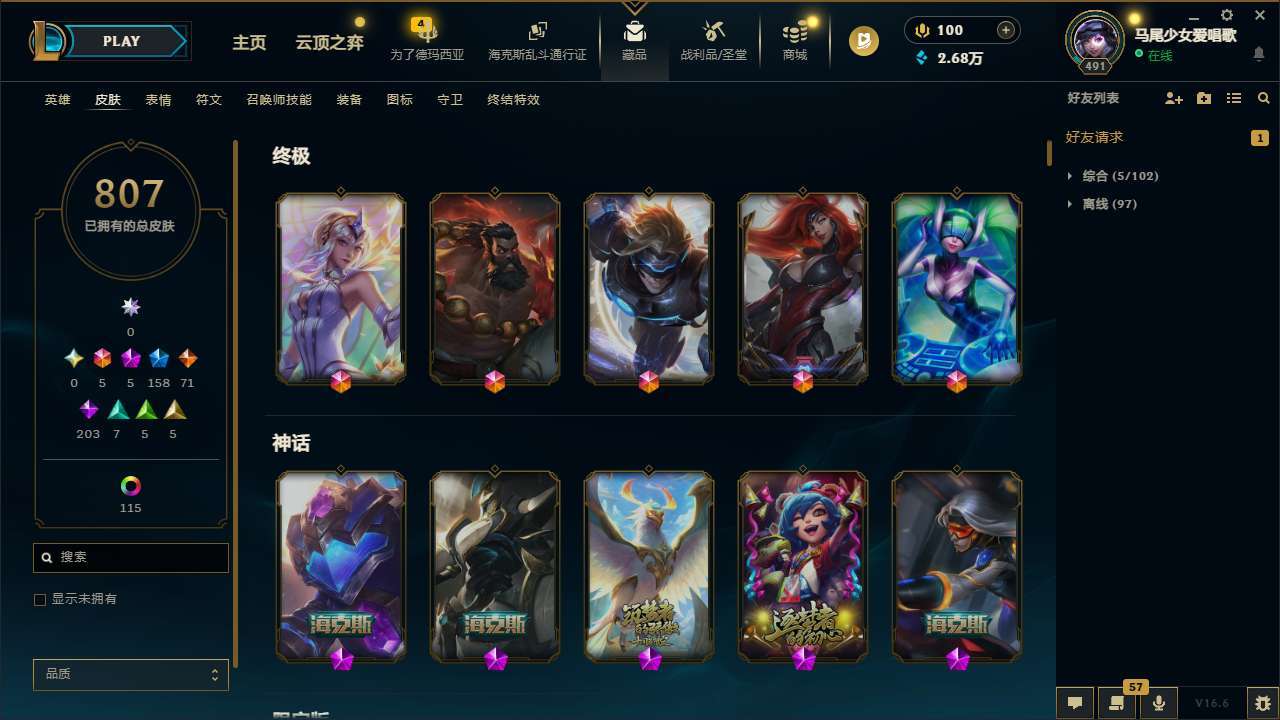The image size is (1280, 720).
Task: Open chat messages showing 57 notifications
Action: click(x=1116, y=702)
